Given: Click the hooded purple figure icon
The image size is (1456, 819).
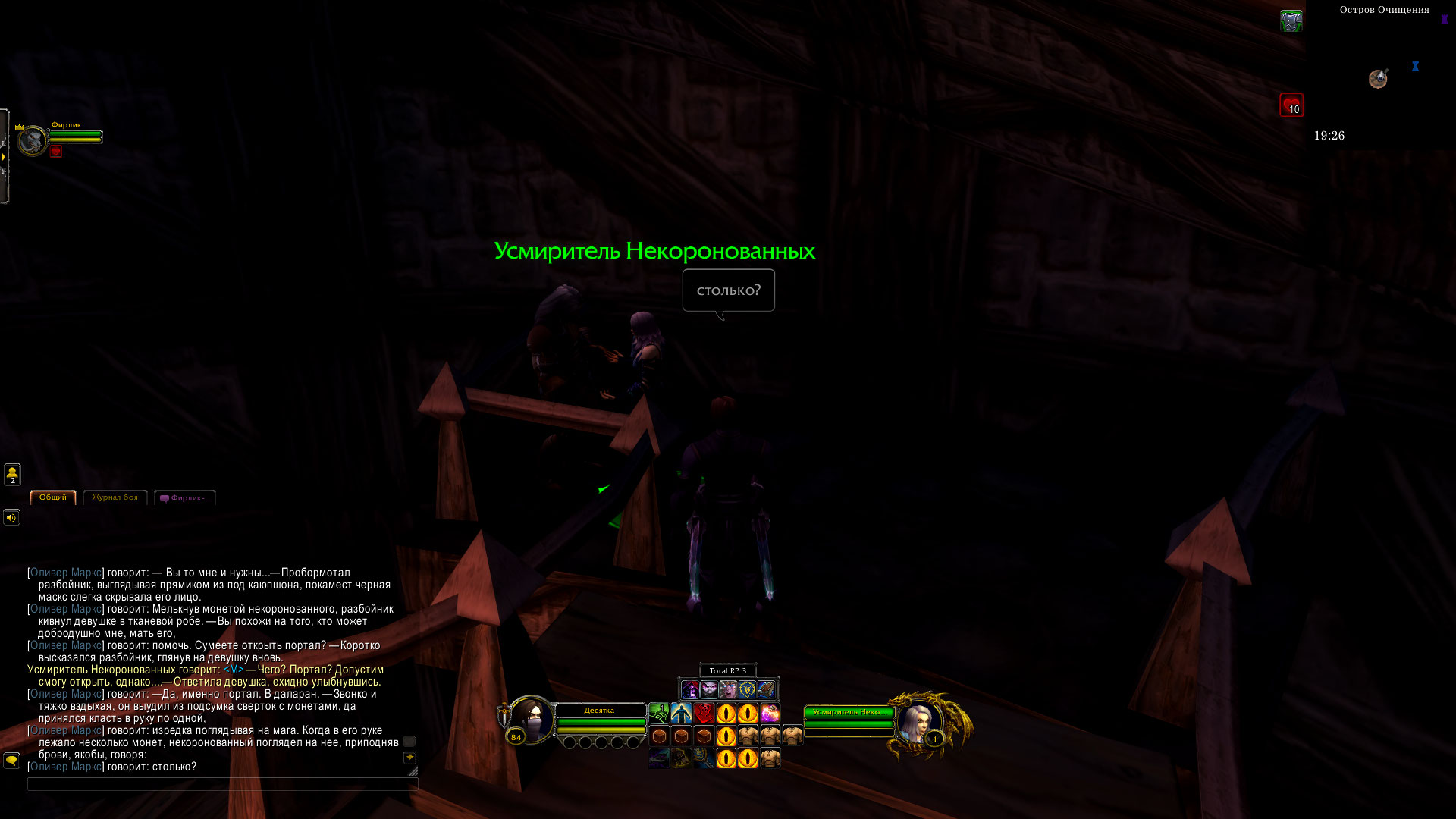Looking at the screenshot, I should pos(689,689).
